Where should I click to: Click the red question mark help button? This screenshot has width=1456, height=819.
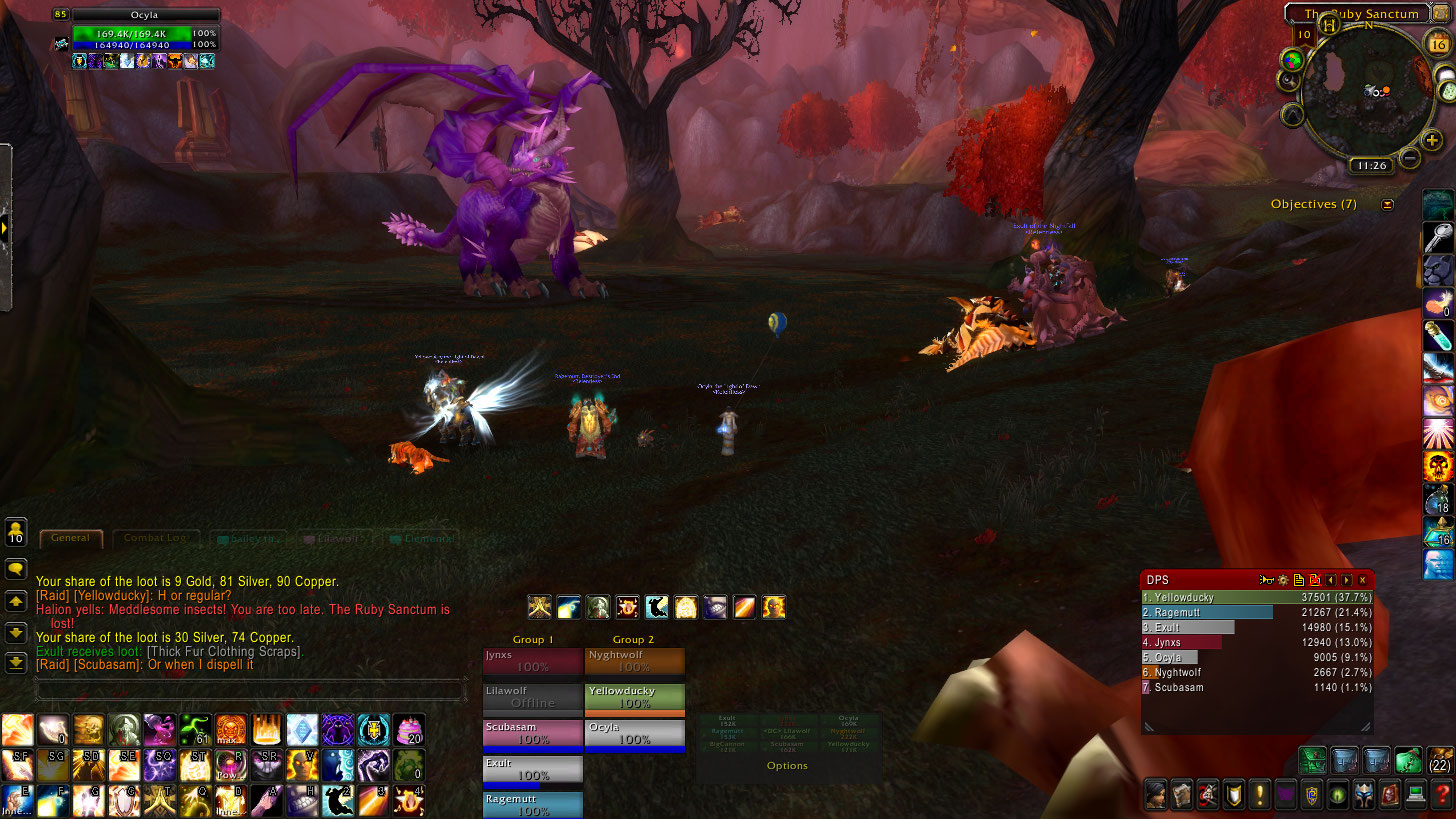[x=1439, y=795]
